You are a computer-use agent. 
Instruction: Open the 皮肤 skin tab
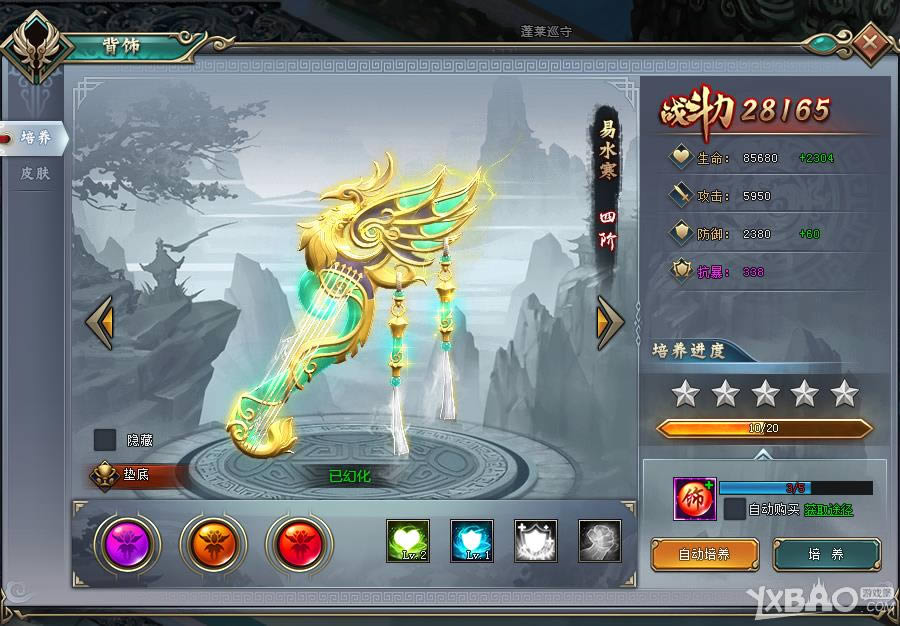tap(35, 173)
